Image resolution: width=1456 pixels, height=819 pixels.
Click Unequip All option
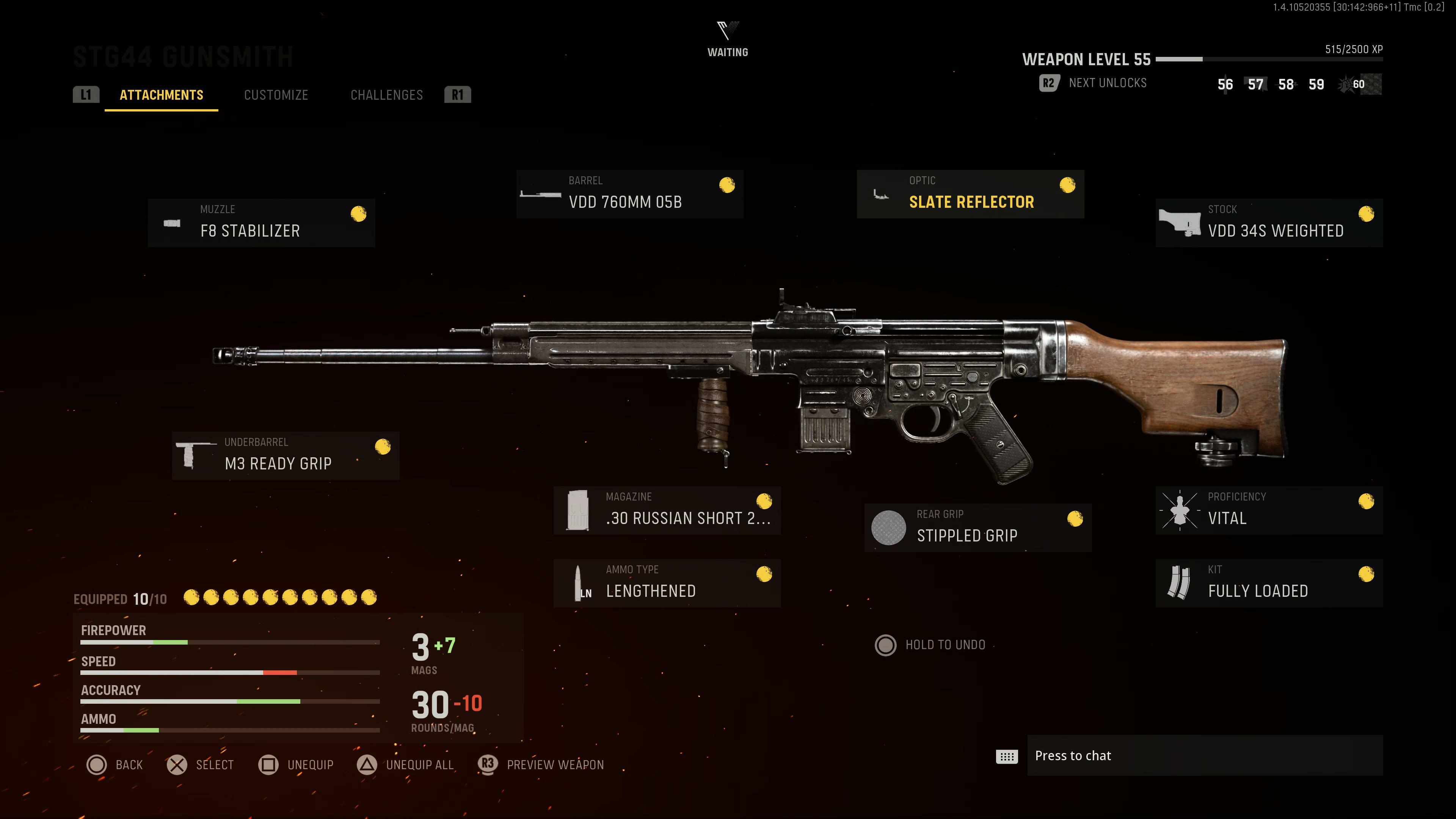click(x=405, y=765)
